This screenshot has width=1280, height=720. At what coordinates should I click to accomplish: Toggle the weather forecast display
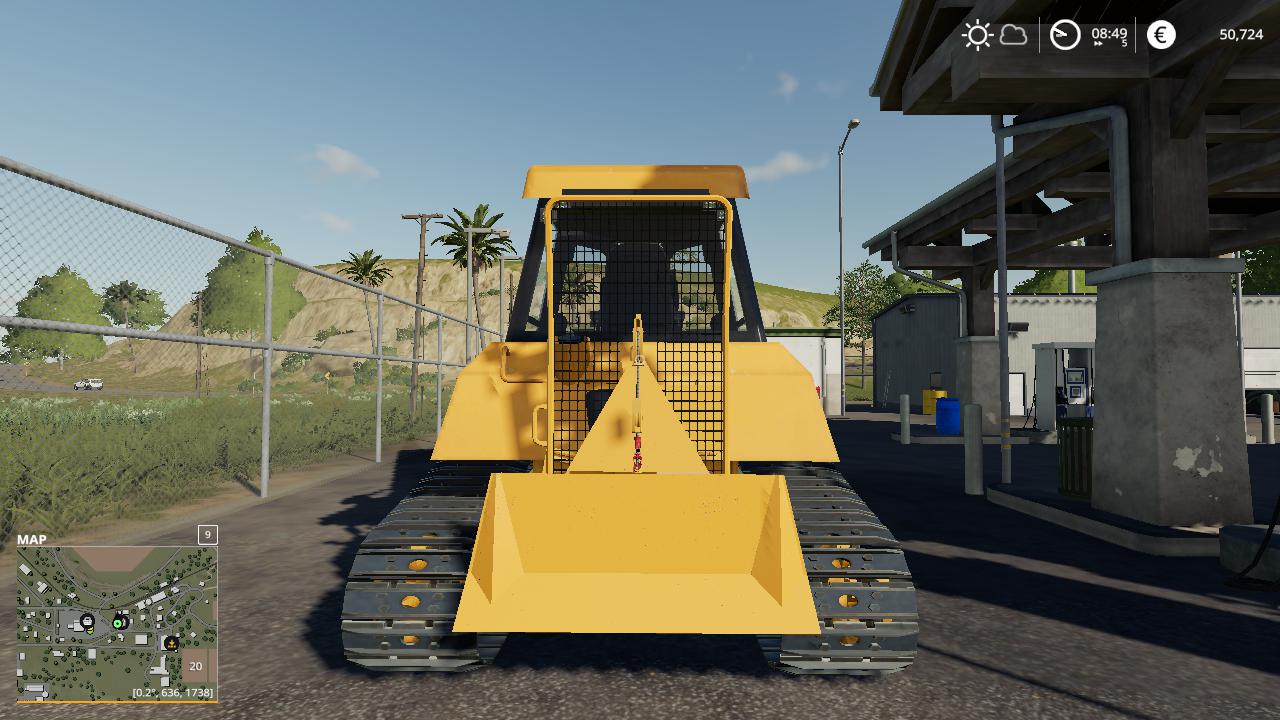[996, 35]
